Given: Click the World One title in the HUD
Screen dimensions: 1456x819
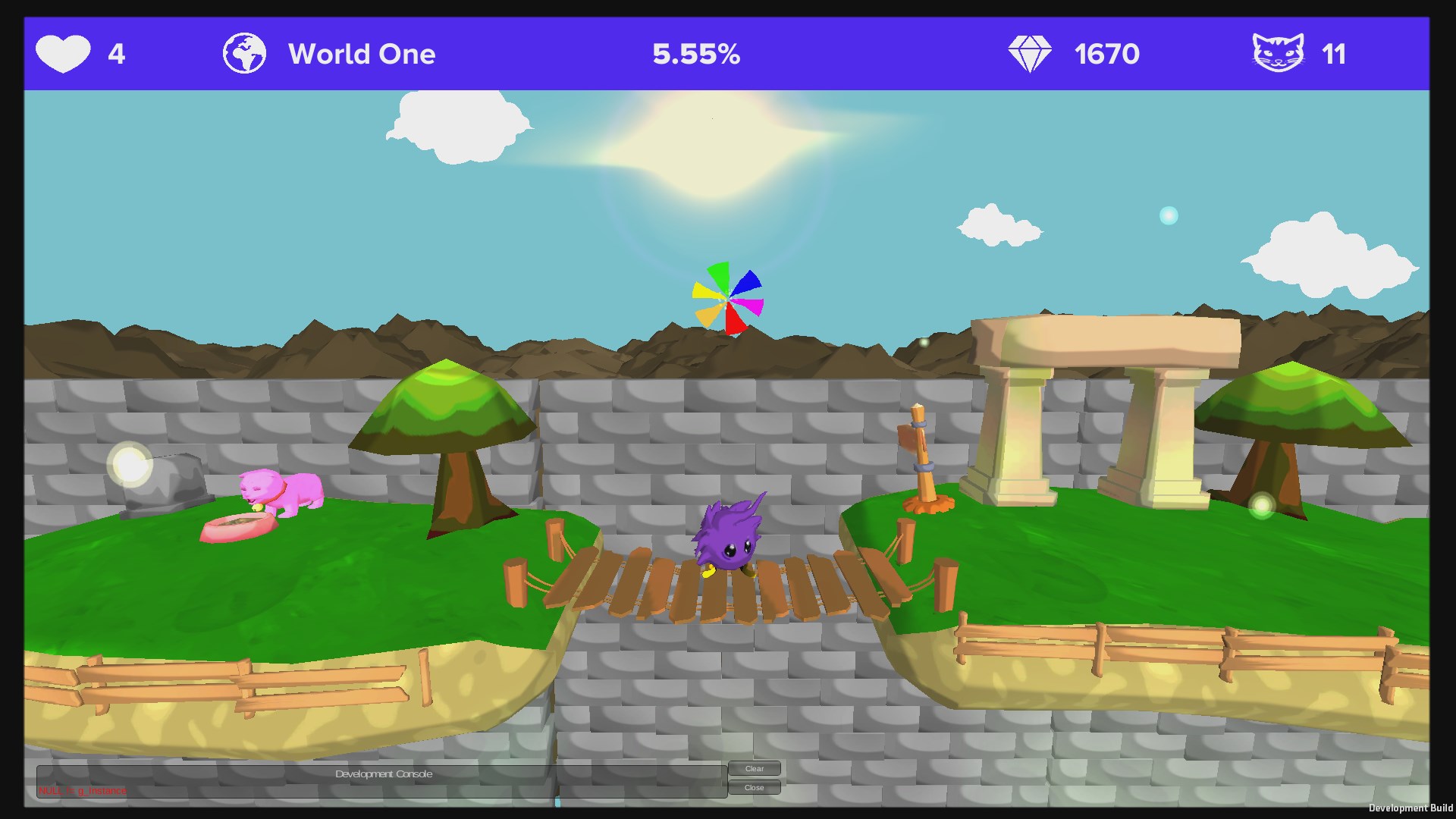Looking at the screenshot, I should point(363,54).
